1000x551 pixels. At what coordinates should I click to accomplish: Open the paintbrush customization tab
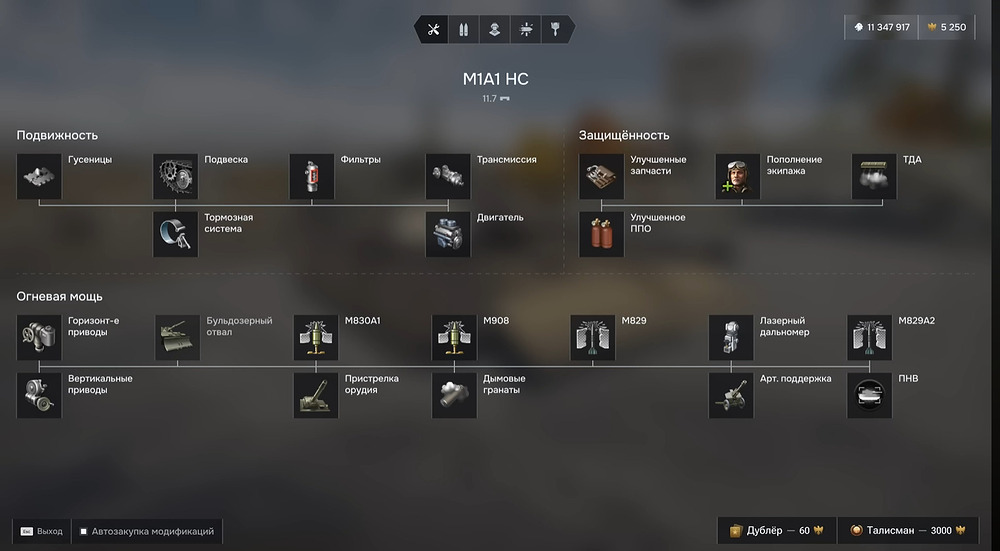(555, 29)
